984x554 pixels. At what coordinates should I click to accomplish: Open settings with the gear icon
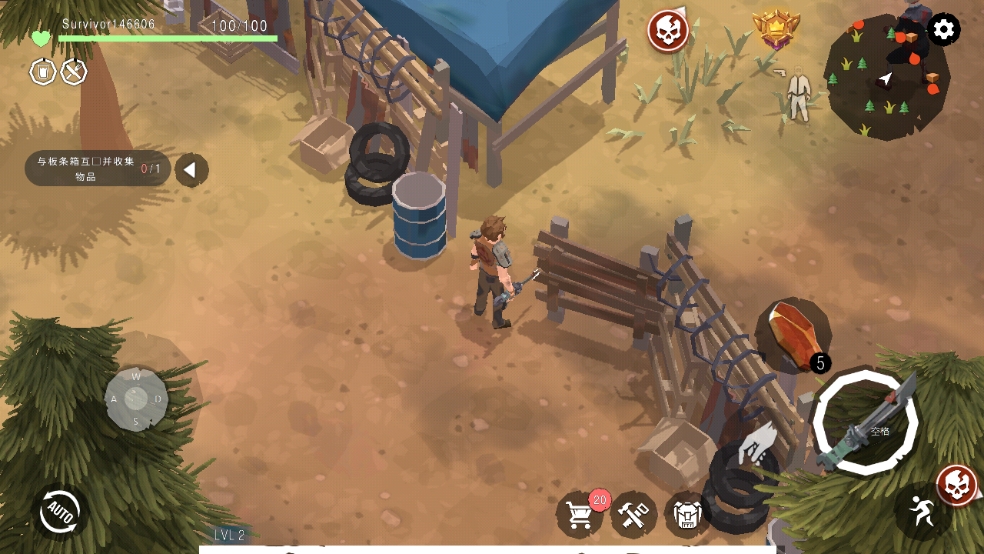(943, 29)
